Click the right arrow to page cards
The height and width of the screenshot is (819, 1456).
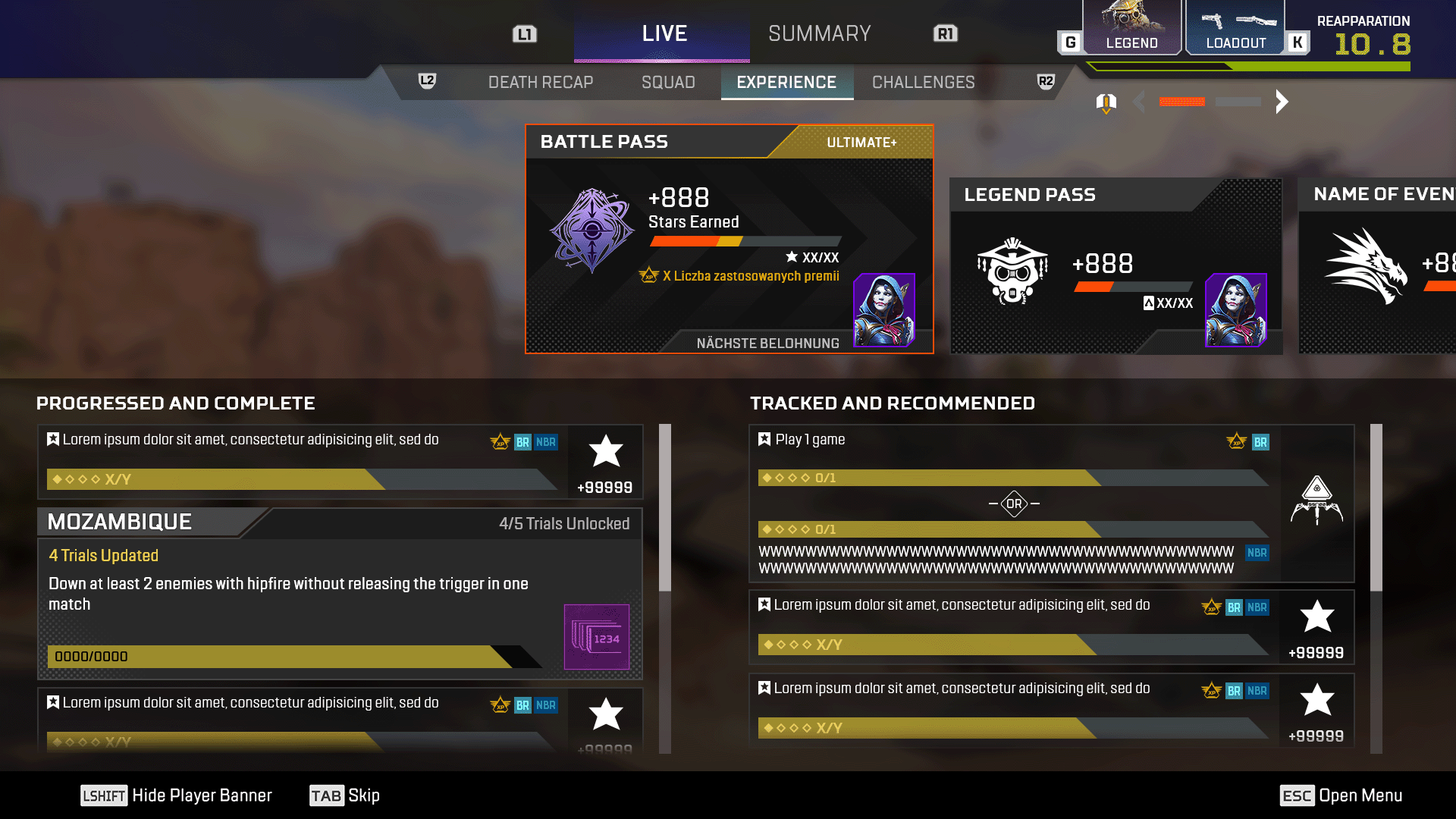[x=1282, y=102]
